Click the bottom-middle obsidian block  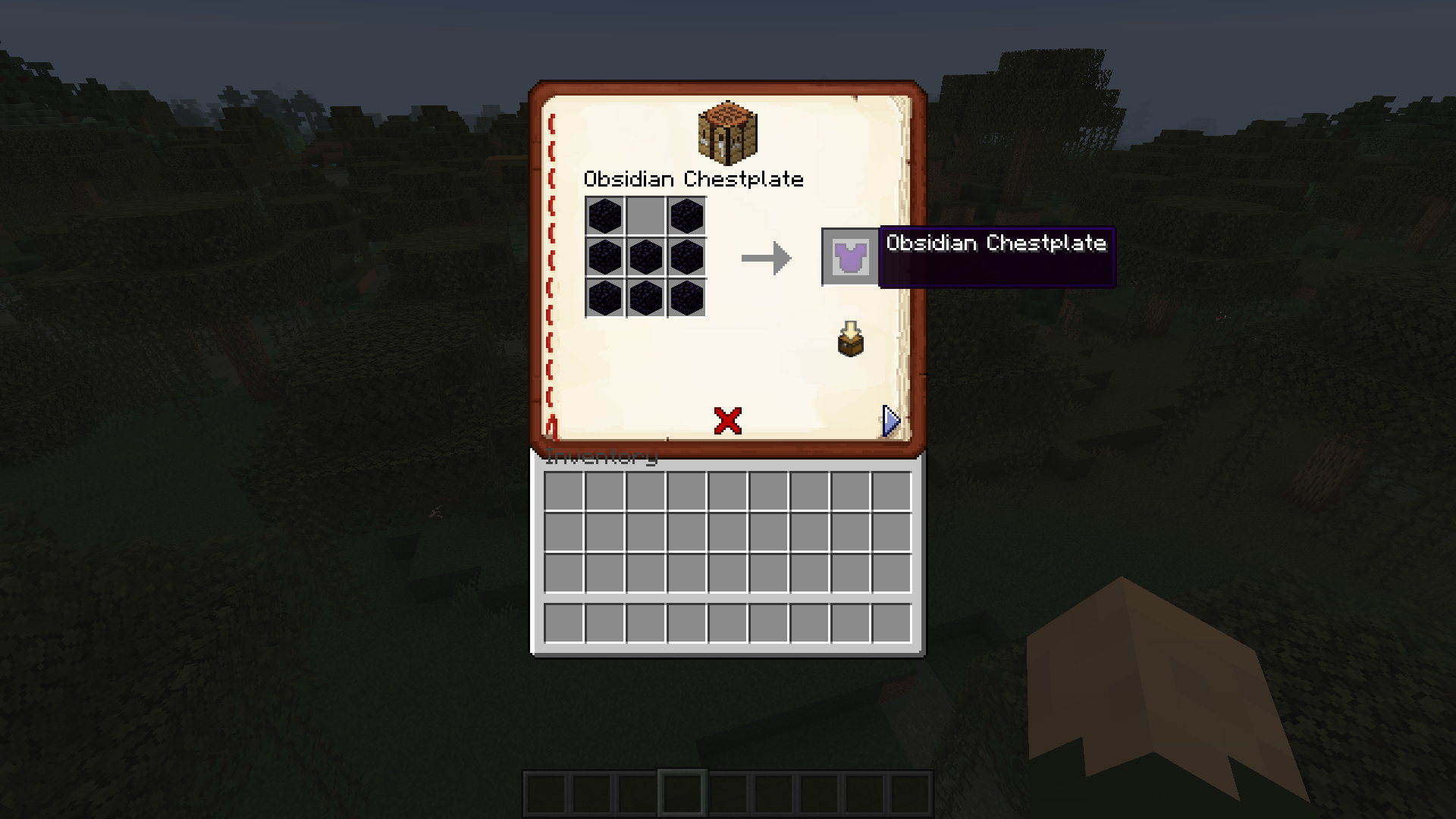645,299
